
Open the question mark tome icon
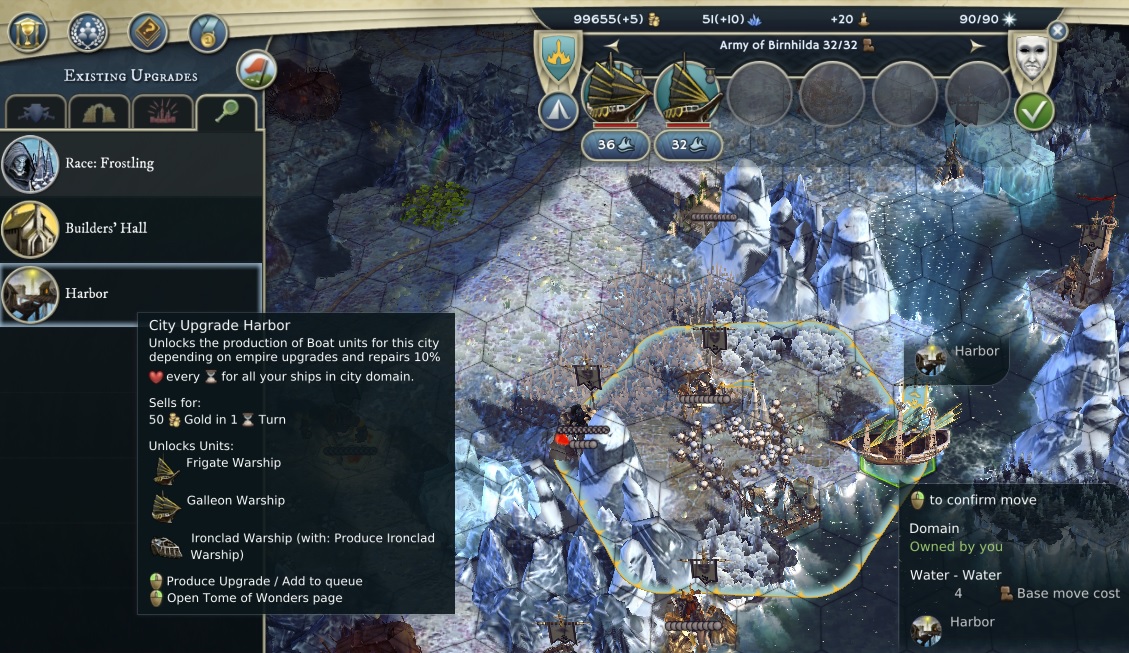click(x=148, y=31)
